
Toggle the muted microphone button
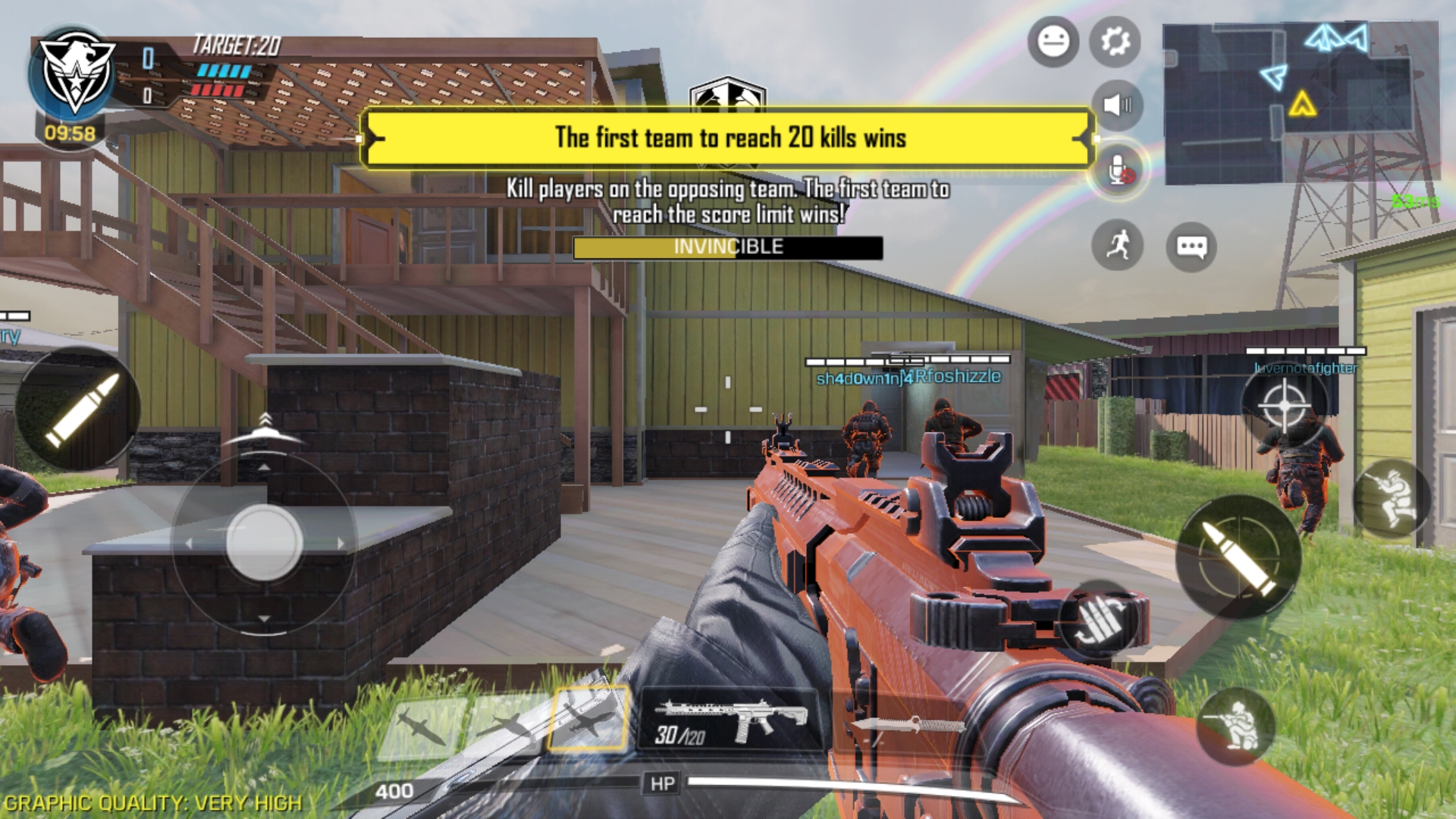(1118, 170)
